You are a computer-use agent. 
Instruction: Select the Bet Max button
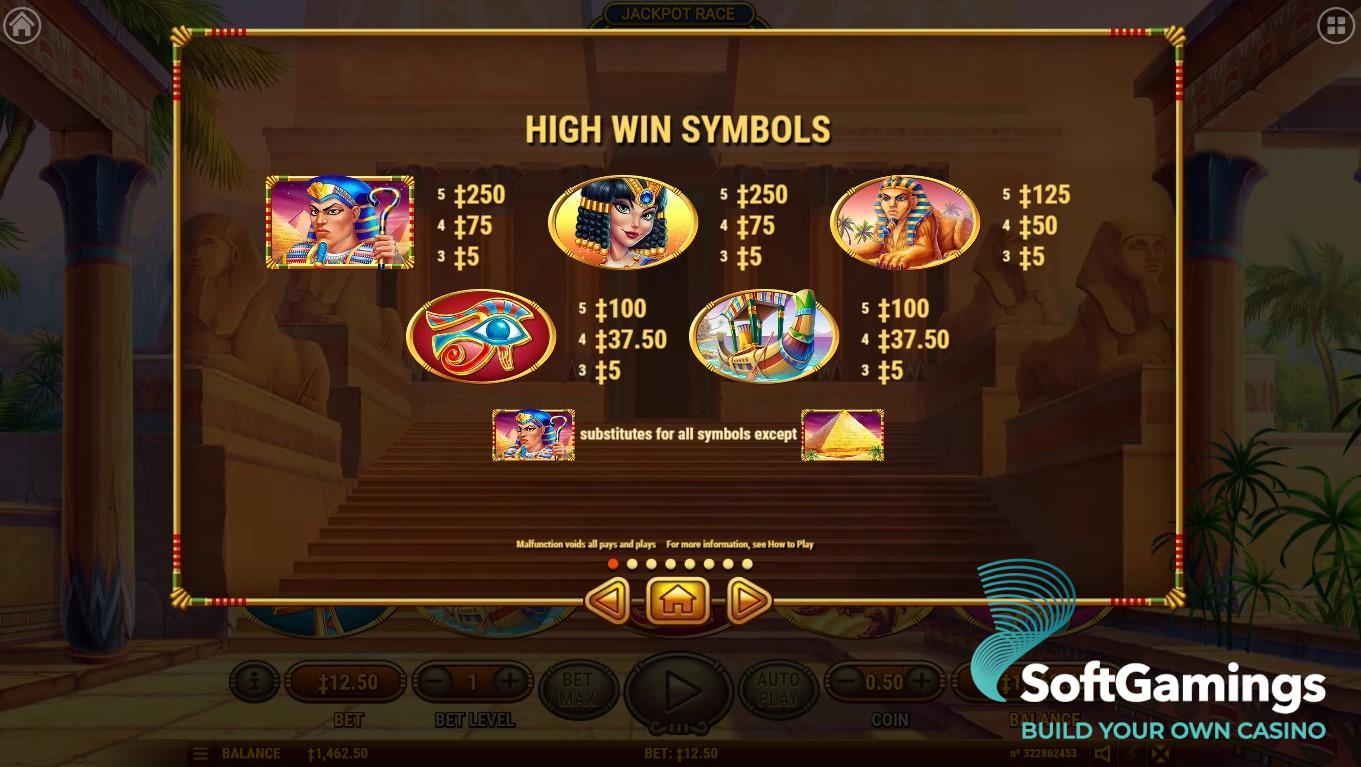[x=577, y=687]
